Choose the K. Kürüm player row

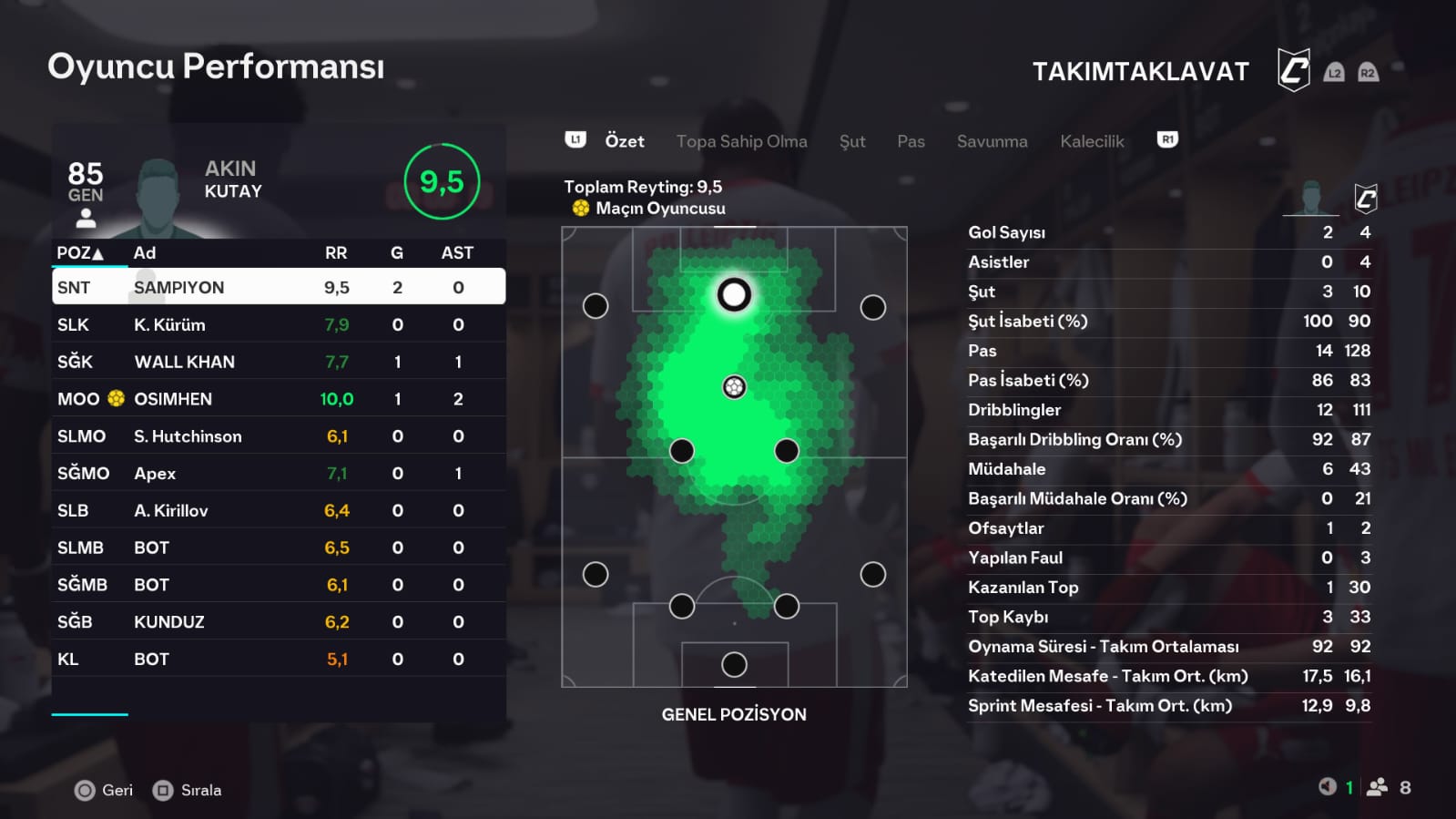coord(278,324)
